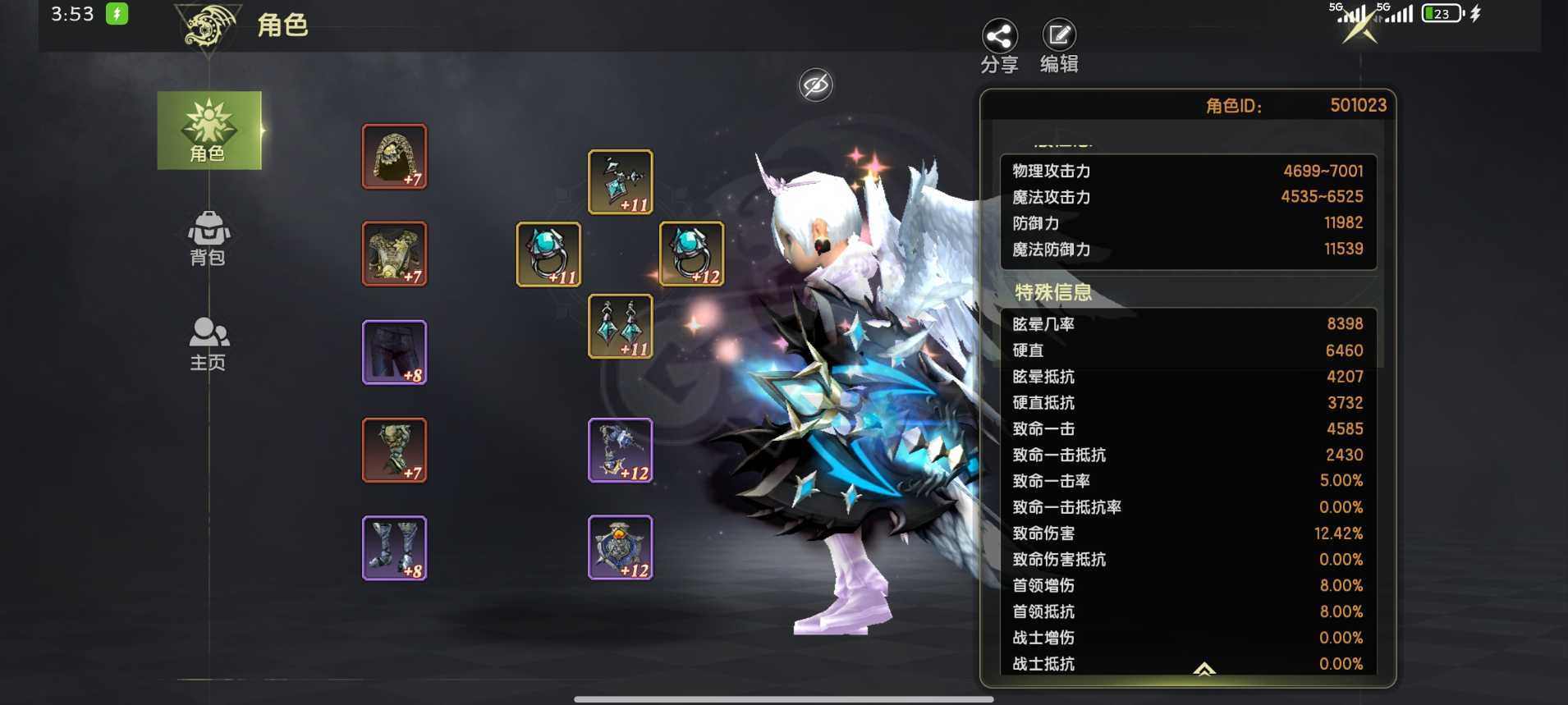Inspect the +7 helmet equipment slot

click(x=394, y=156)
